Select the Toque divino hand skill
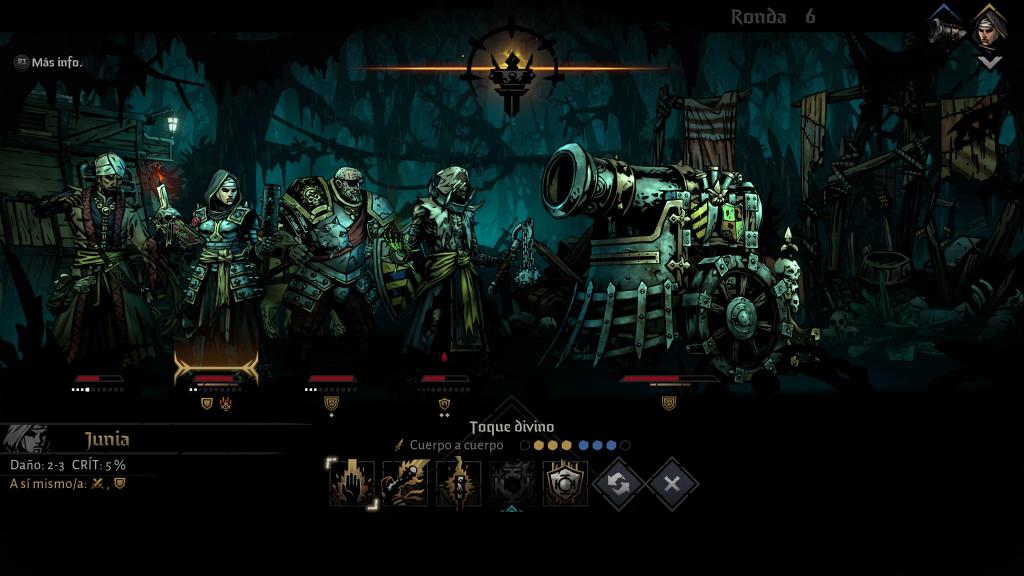1024x576 pixels. pyautogui.click(x=352, y=483)
